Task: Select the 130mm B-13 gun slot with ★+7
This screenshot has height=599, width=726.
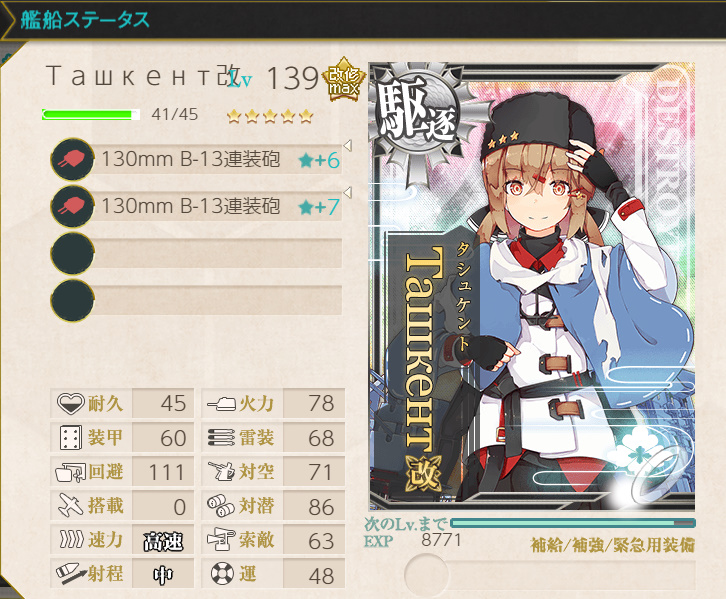Action: pos(198,207)
